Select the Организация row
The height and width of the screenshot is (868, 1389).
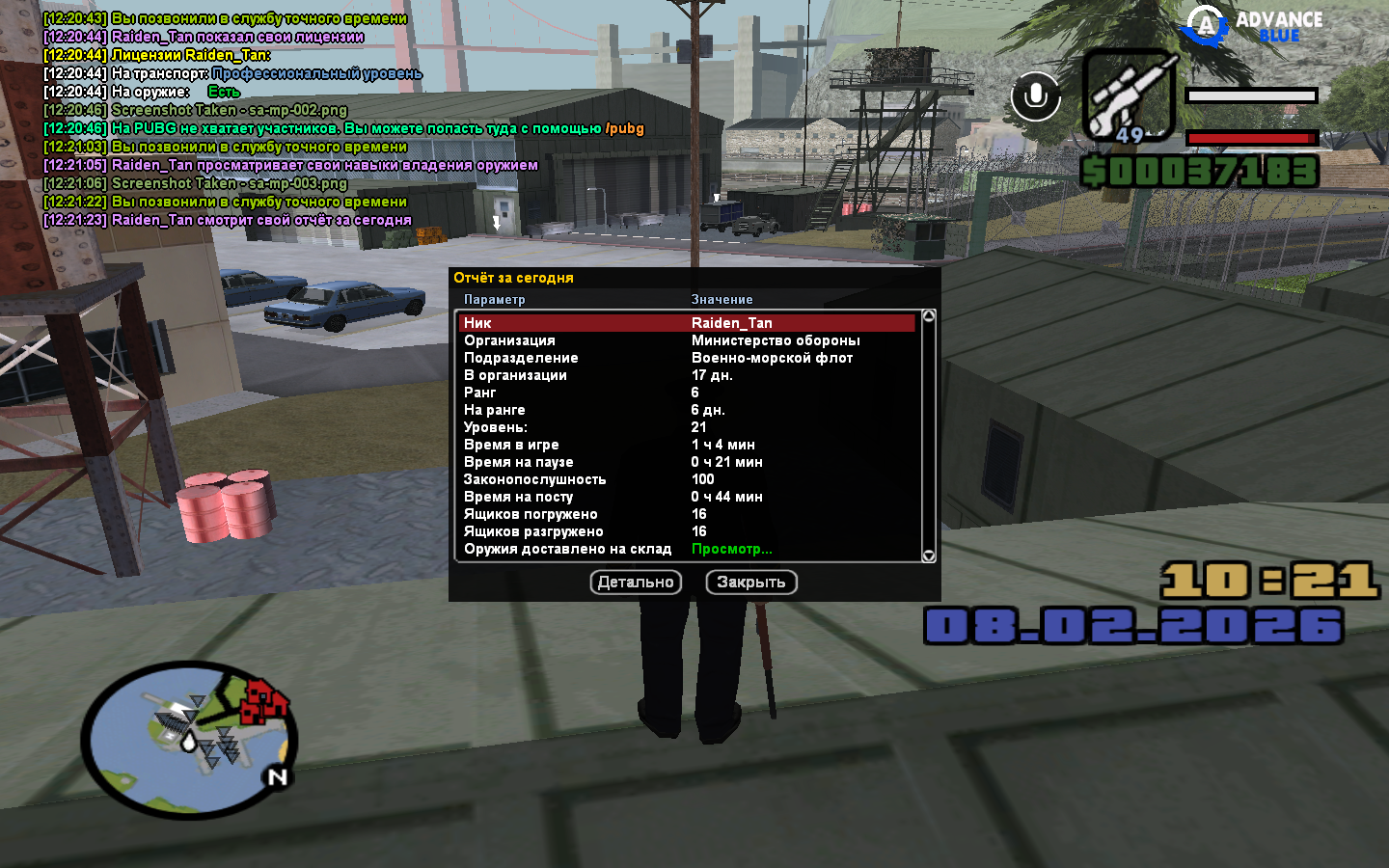[687, 340]
